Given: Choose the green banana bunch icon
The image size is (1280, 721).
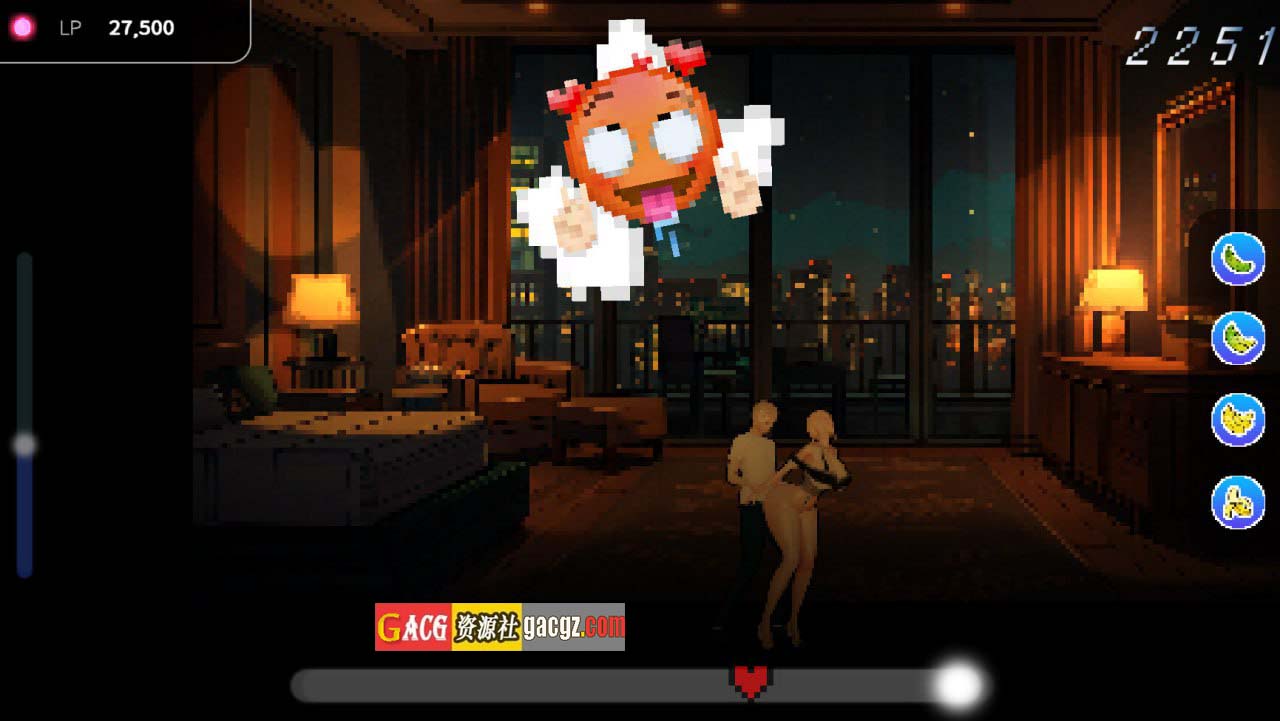Looking at the screenshot, I should 1238,338.
